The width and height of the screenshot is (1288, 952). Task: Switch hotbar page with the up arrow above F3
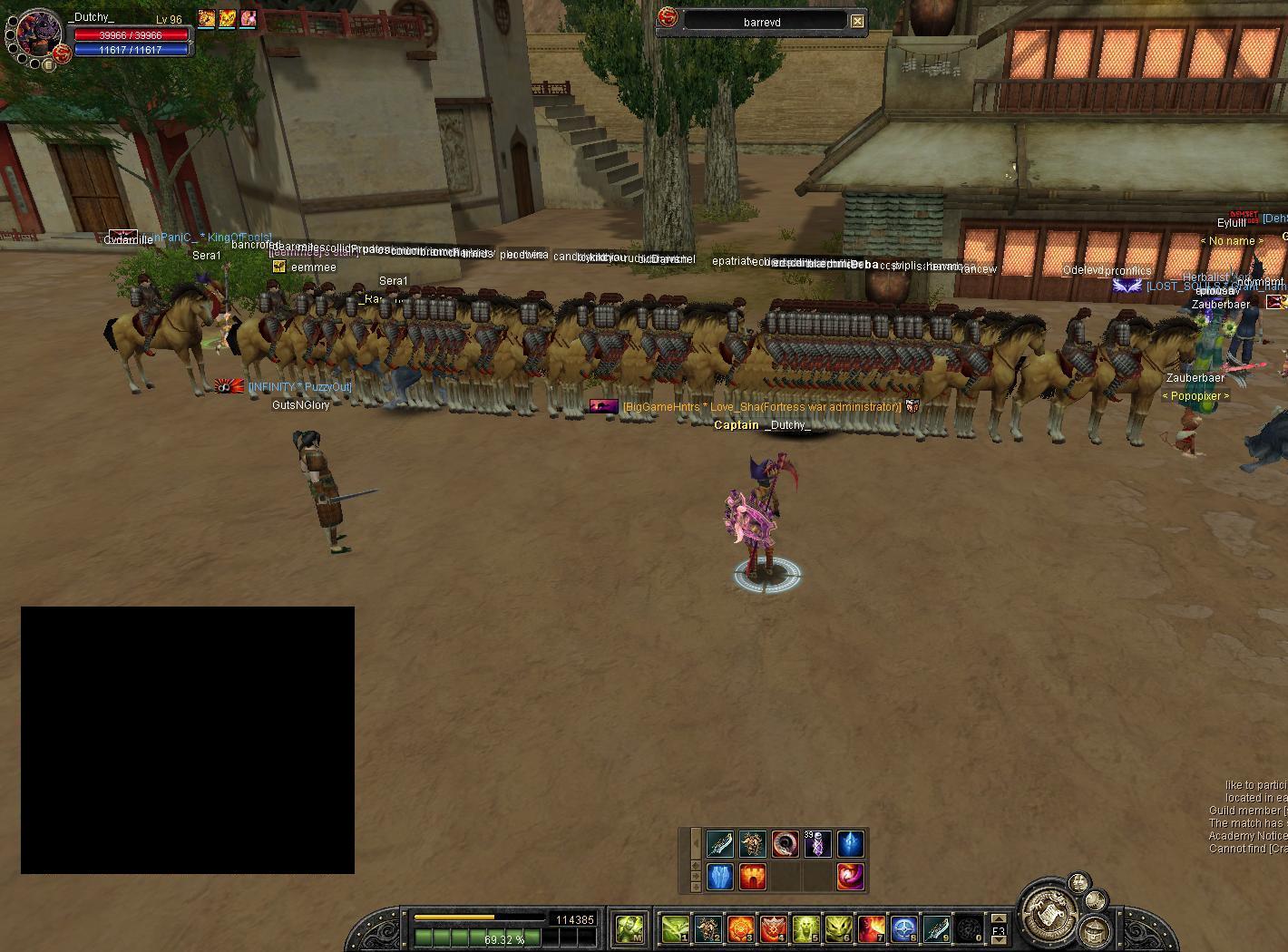coord(999,918)
